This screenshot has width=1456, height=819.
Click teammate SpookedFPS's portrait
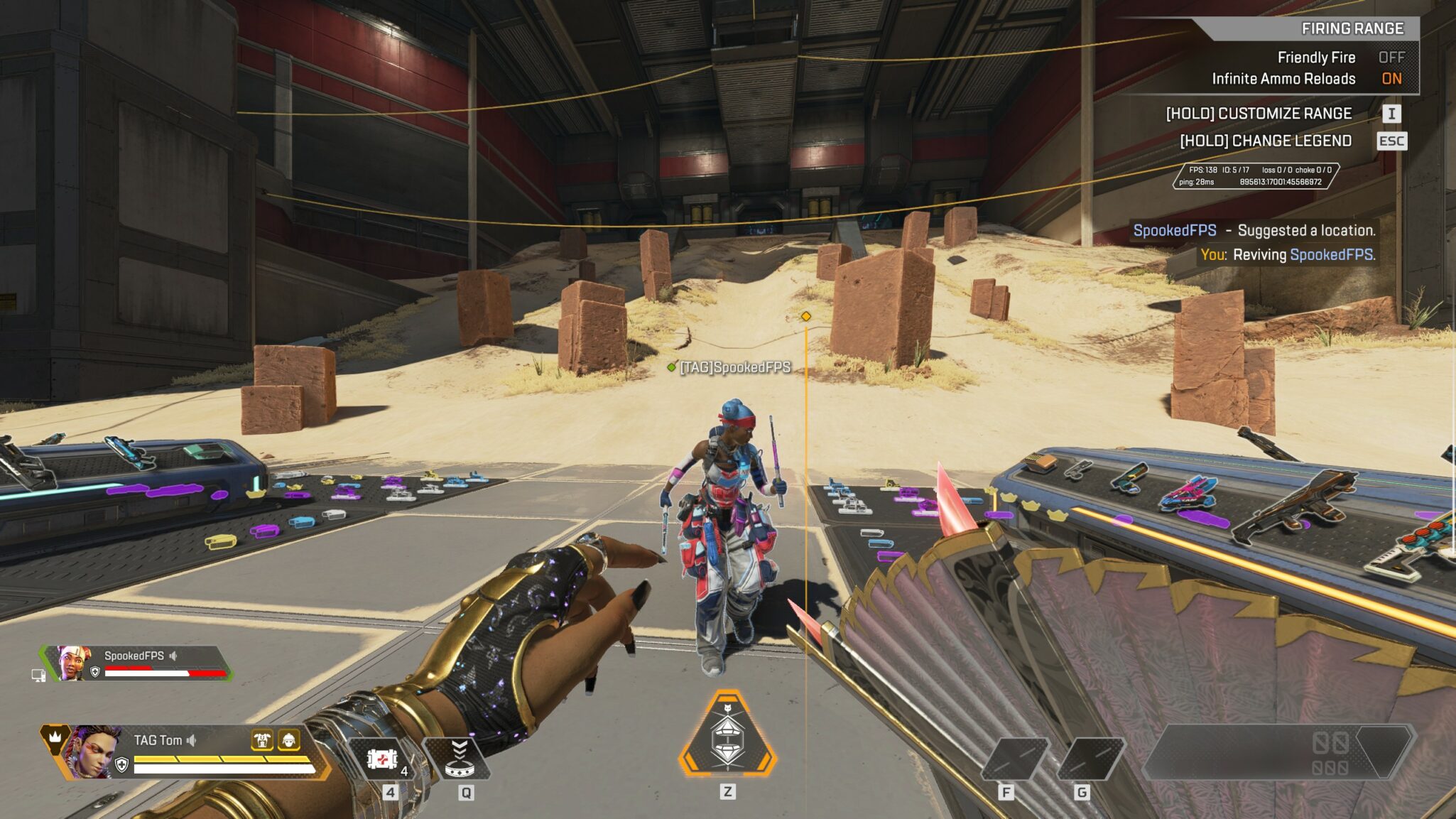click(x=73, y=663)
